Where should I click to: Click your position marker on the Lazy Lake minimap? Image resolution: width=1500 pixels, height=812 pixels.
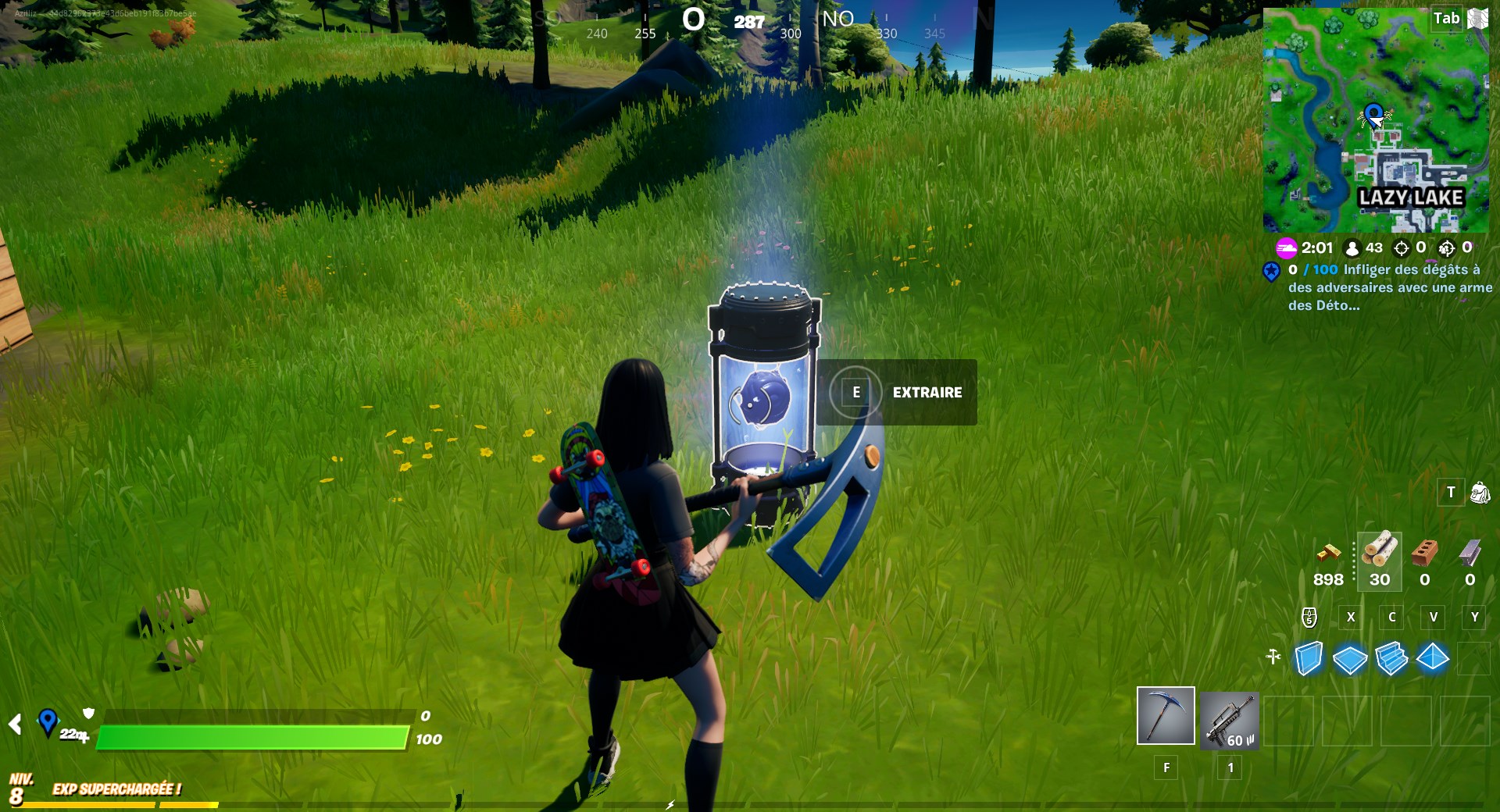coord(1373,115)
